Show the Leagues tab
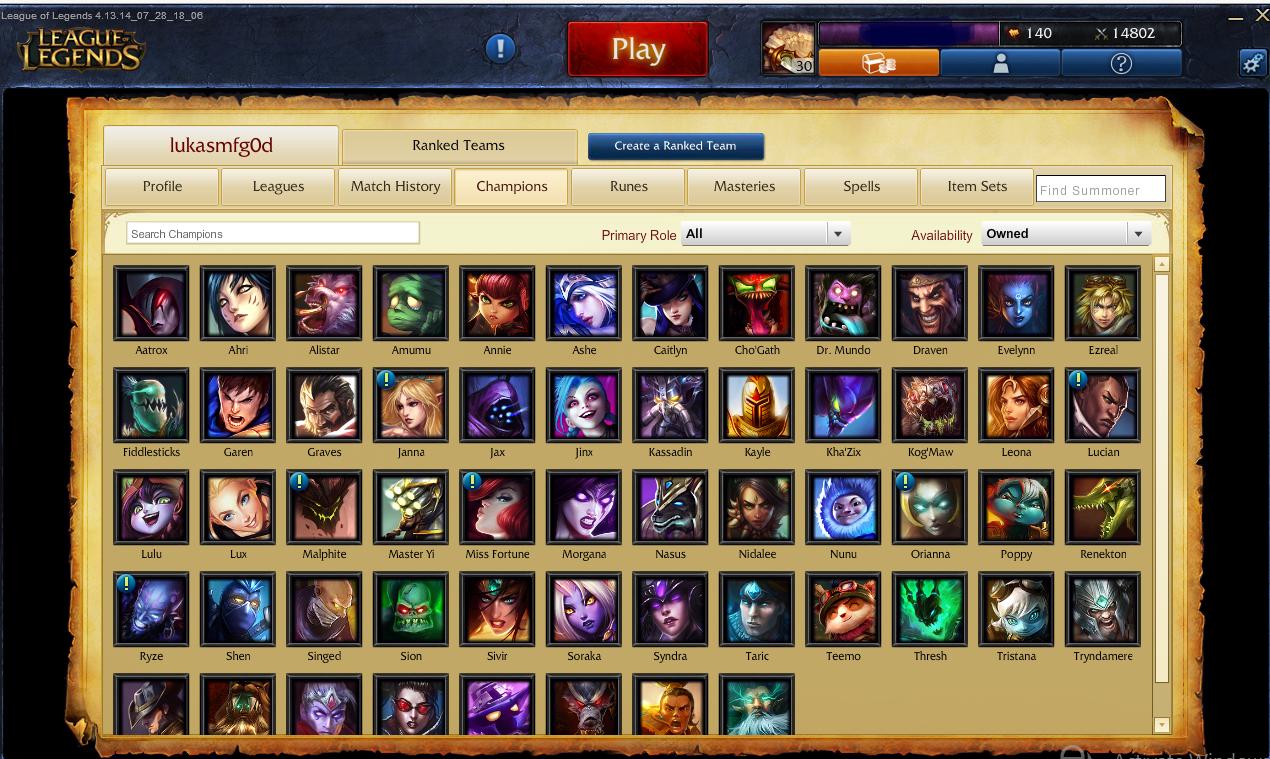 (x=278, y=186)
